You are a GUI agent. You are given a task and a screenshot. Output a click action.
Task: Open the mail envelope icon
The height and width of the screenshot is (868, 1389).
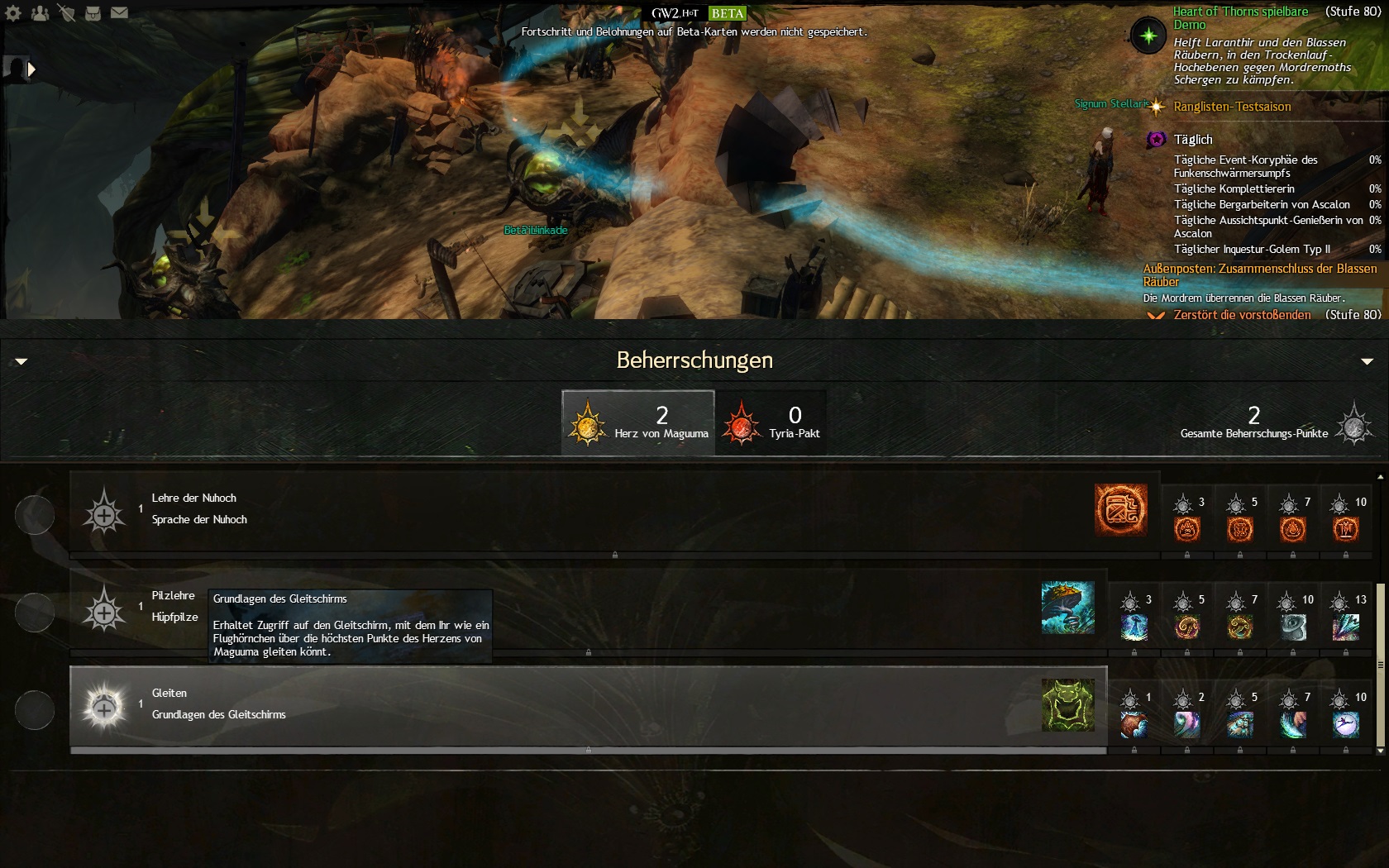point(120,13)
